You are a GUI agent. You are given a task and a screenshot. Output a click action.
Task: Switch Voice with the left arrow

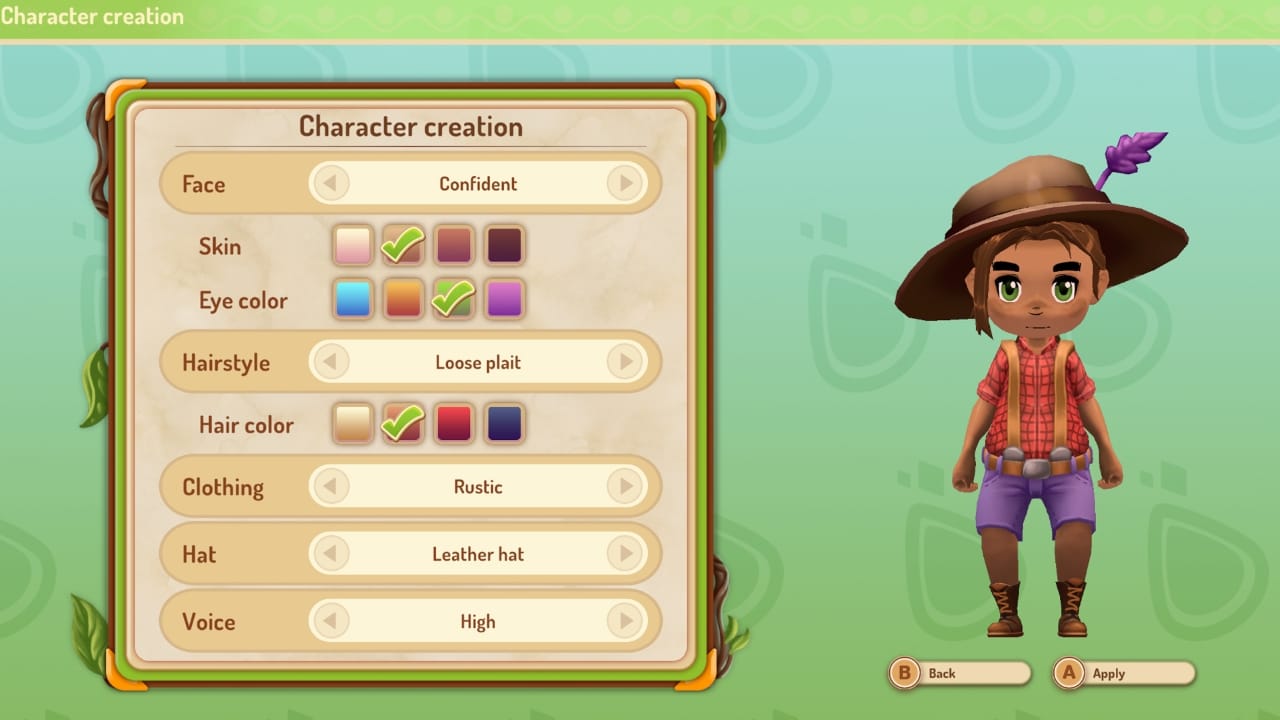click(x=332, y=621)
